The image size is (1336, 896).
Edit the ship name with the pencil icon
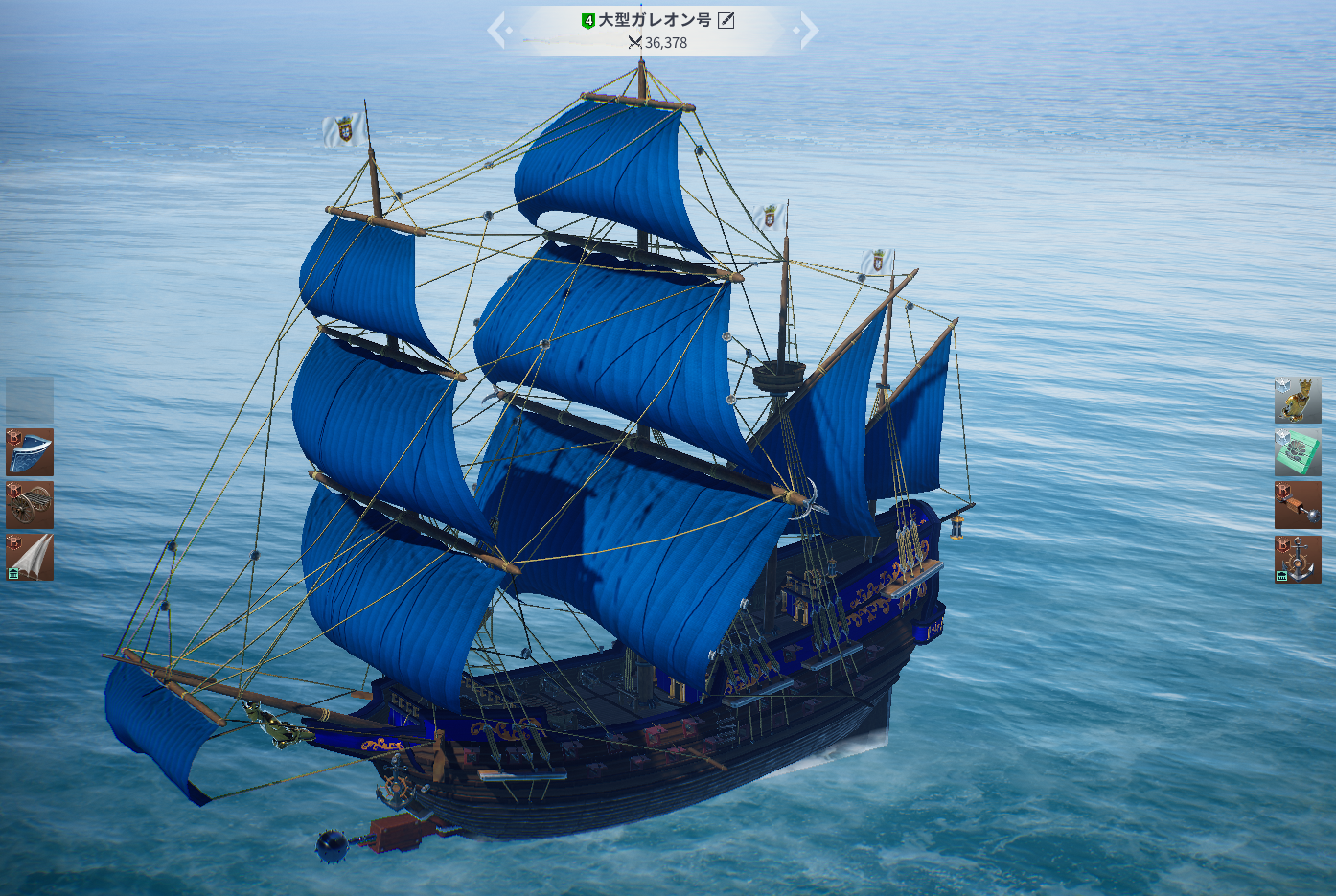point(726,20)
